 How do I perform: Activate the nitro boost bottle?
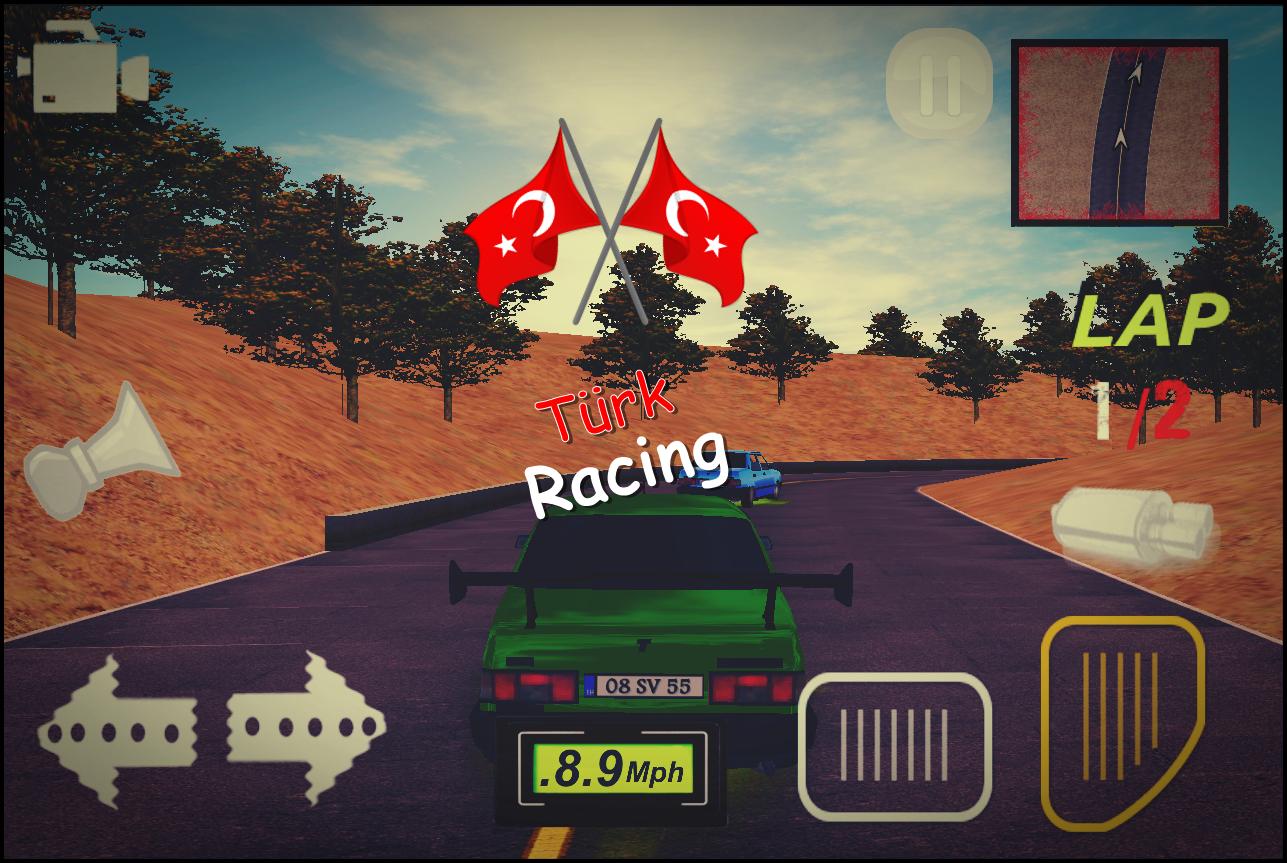[x=1135, y=525]
